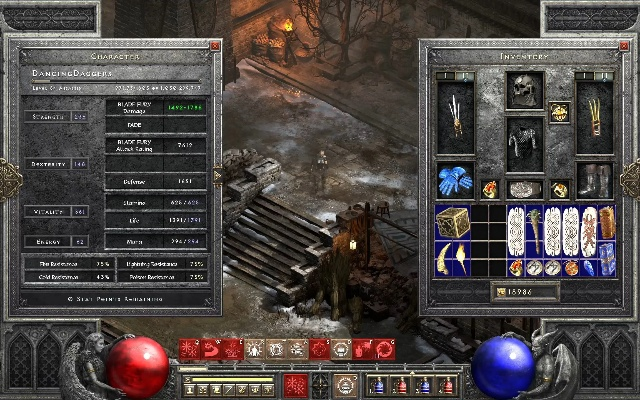
Task: Select the equipped amulet
Action: [559, 112]
